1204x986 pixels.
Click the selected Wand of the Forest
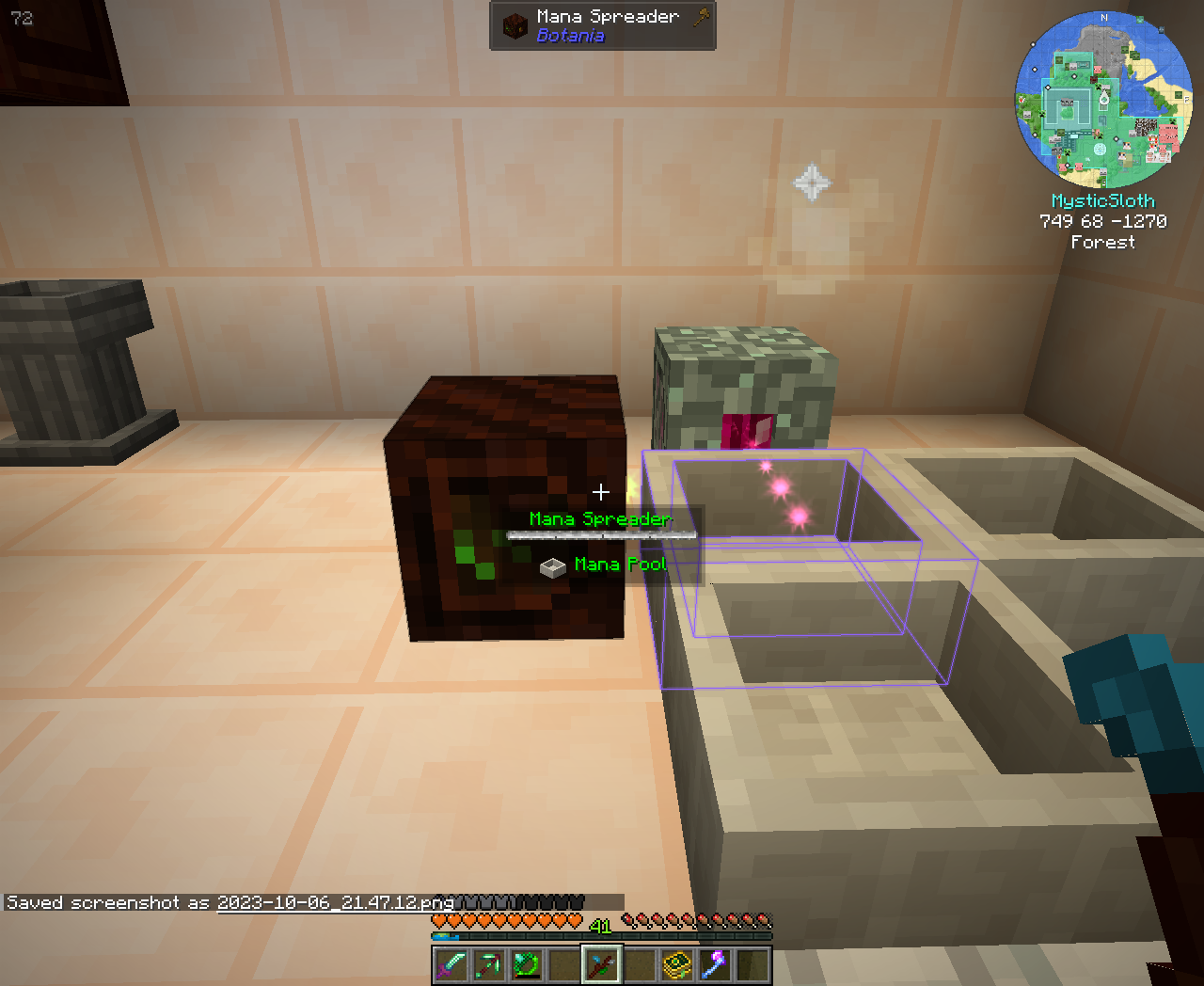(x=598, y=965)
